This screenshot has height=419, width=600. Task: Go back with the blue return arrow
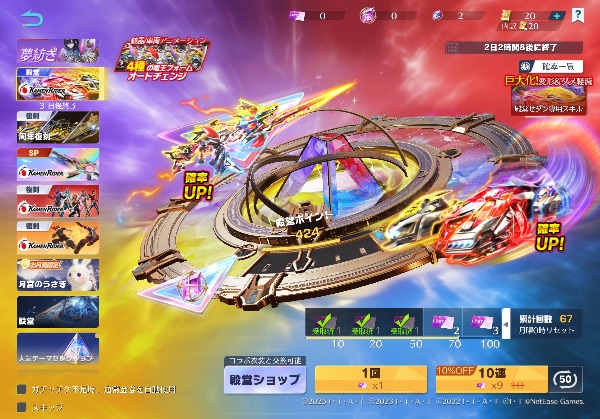coord(31,19)
